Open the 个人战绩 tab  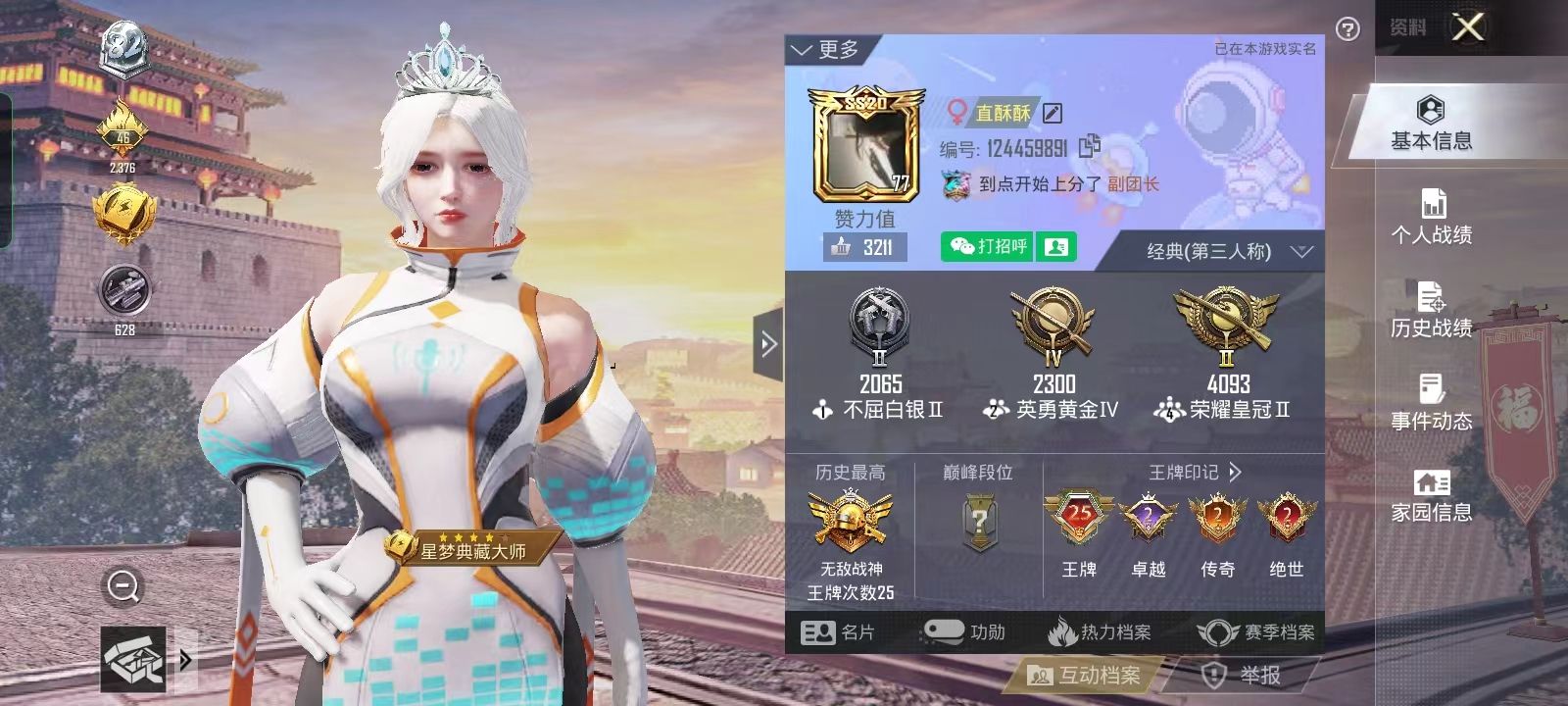point(1431,217)
